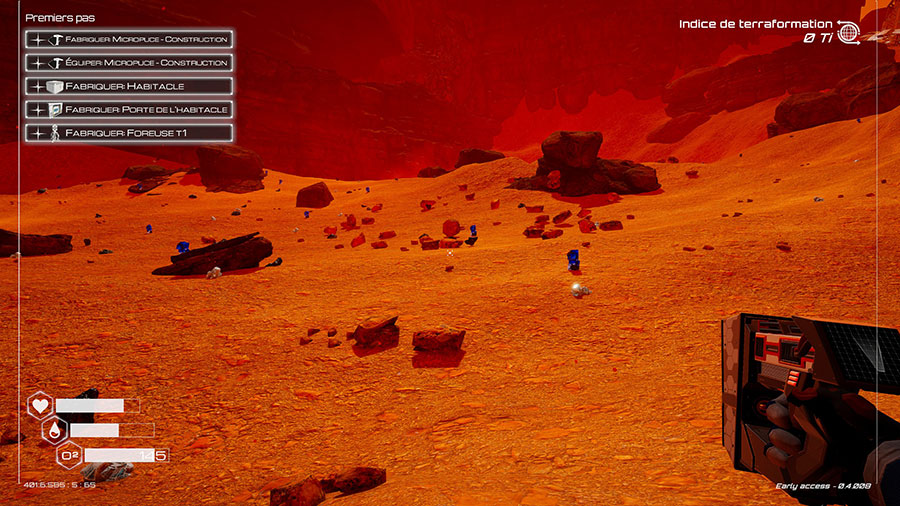Viewport: 900px width, 506px height.
Task: Click the Fabriquer Foreuse T1 objective
Action: (x=130, y=132)
